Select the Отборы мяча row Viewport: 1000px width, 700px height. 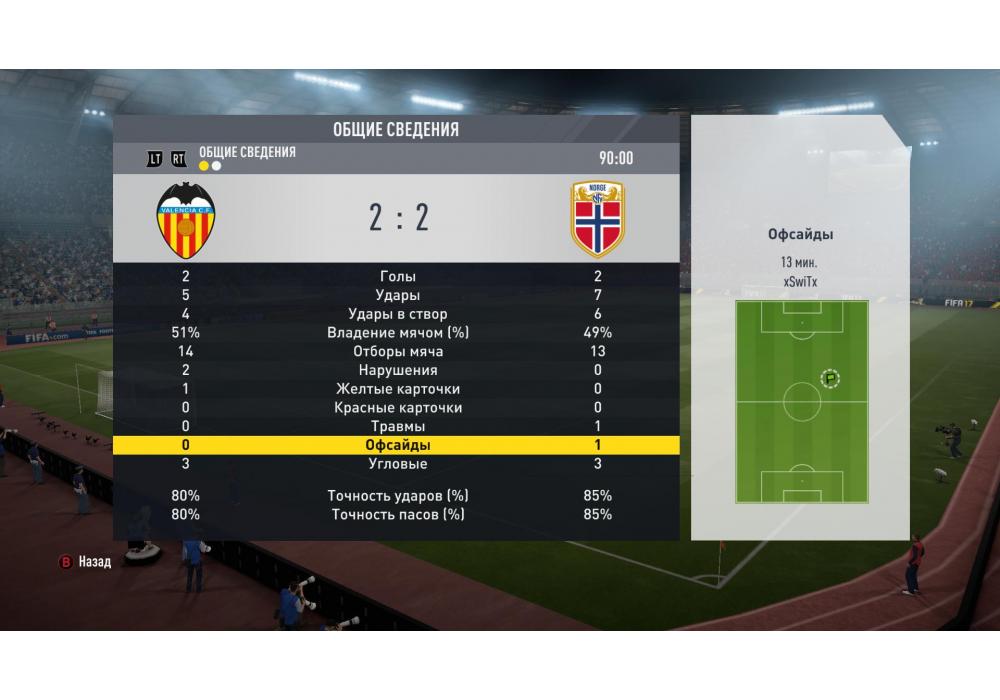coord(397,352)
